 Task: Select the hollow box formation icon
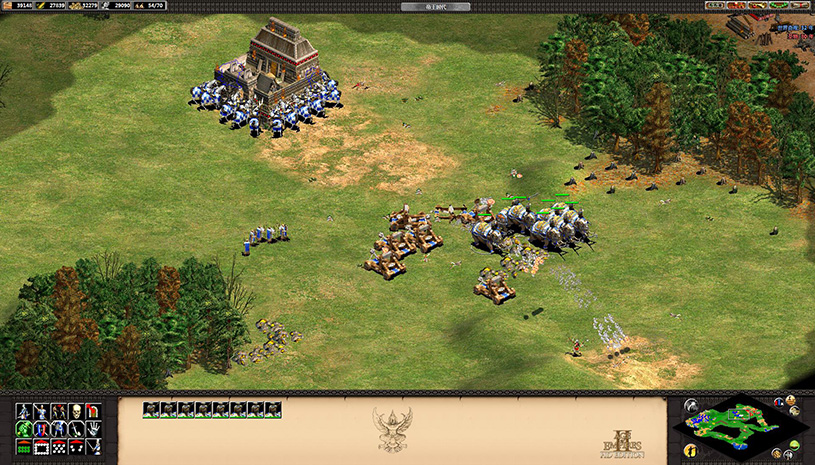coord(41,446)
